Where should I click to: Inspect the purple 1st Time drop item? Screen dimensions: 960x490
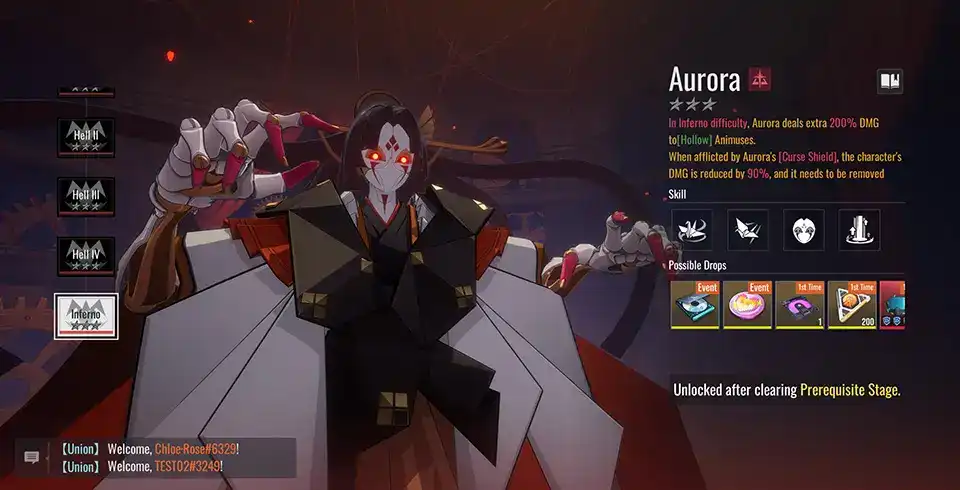tap(799, 304)
